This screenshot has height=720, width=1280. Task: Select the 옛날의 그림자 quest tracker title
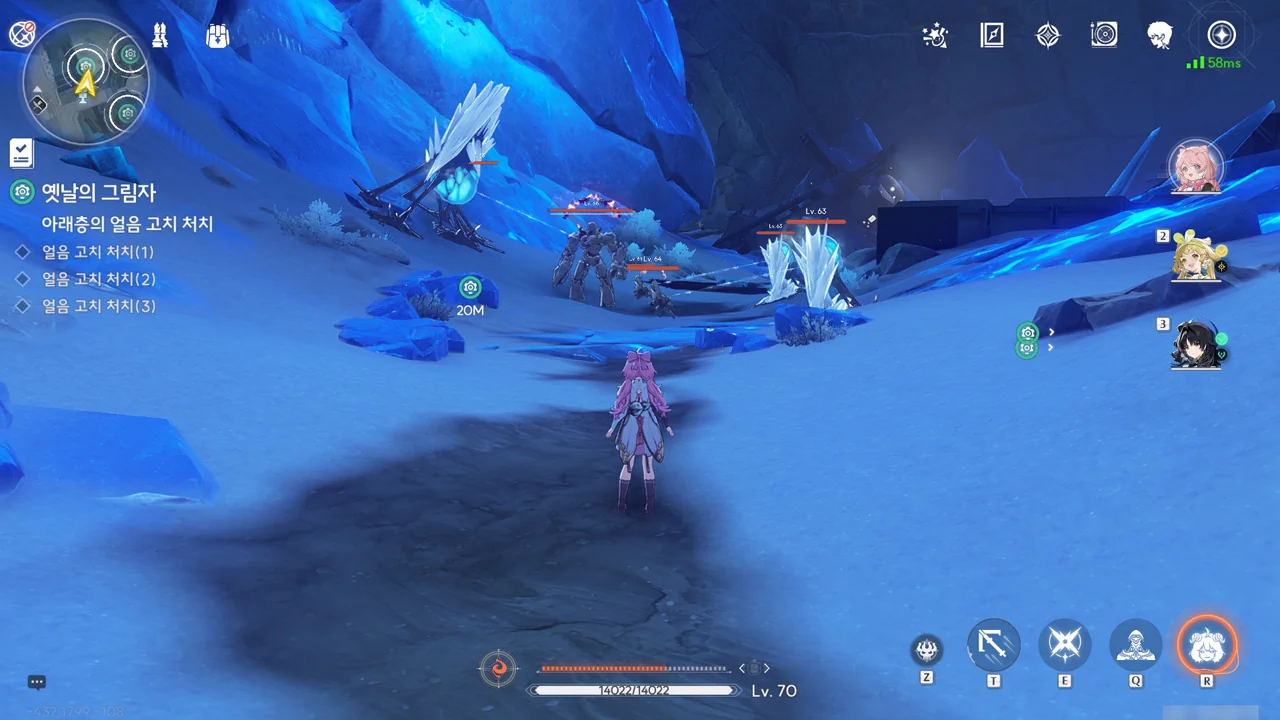(98, 192)
